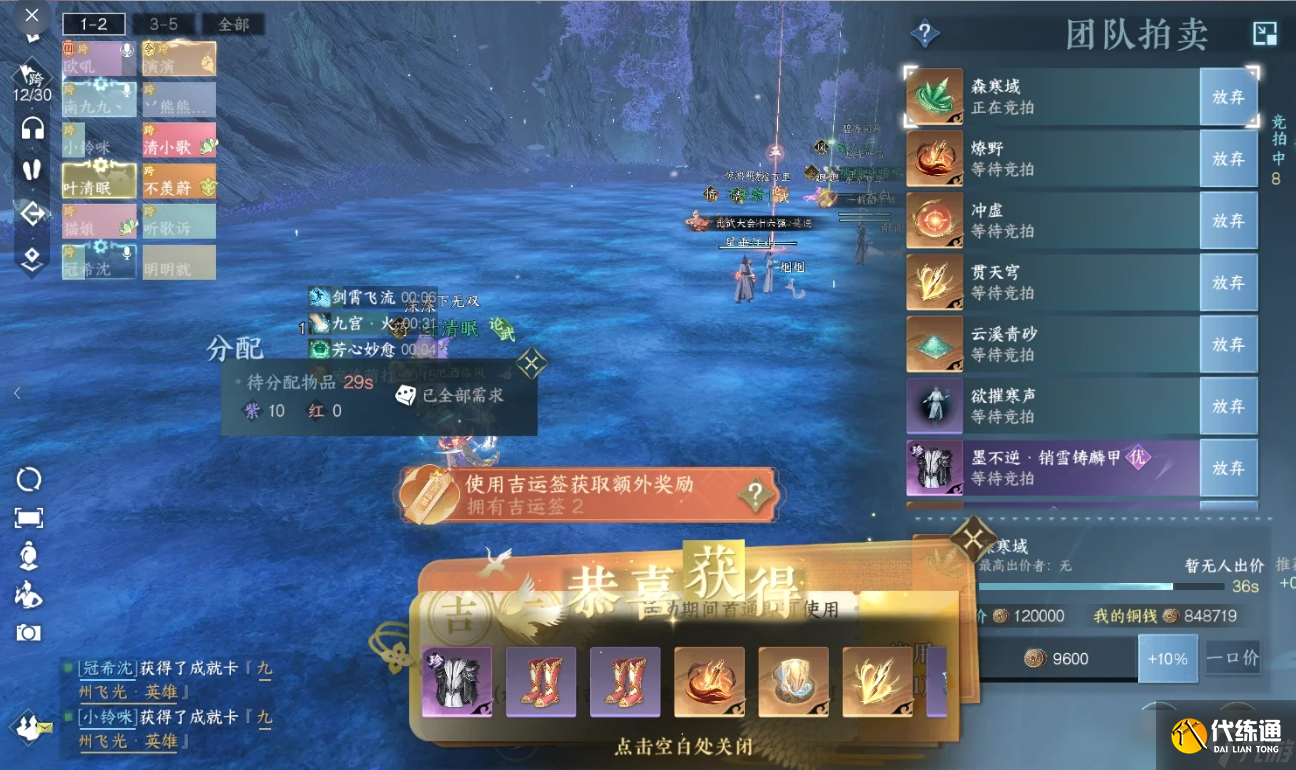Toggle the microphone icon on 冠希沈

pyautogui.click(x=126, y=254)
